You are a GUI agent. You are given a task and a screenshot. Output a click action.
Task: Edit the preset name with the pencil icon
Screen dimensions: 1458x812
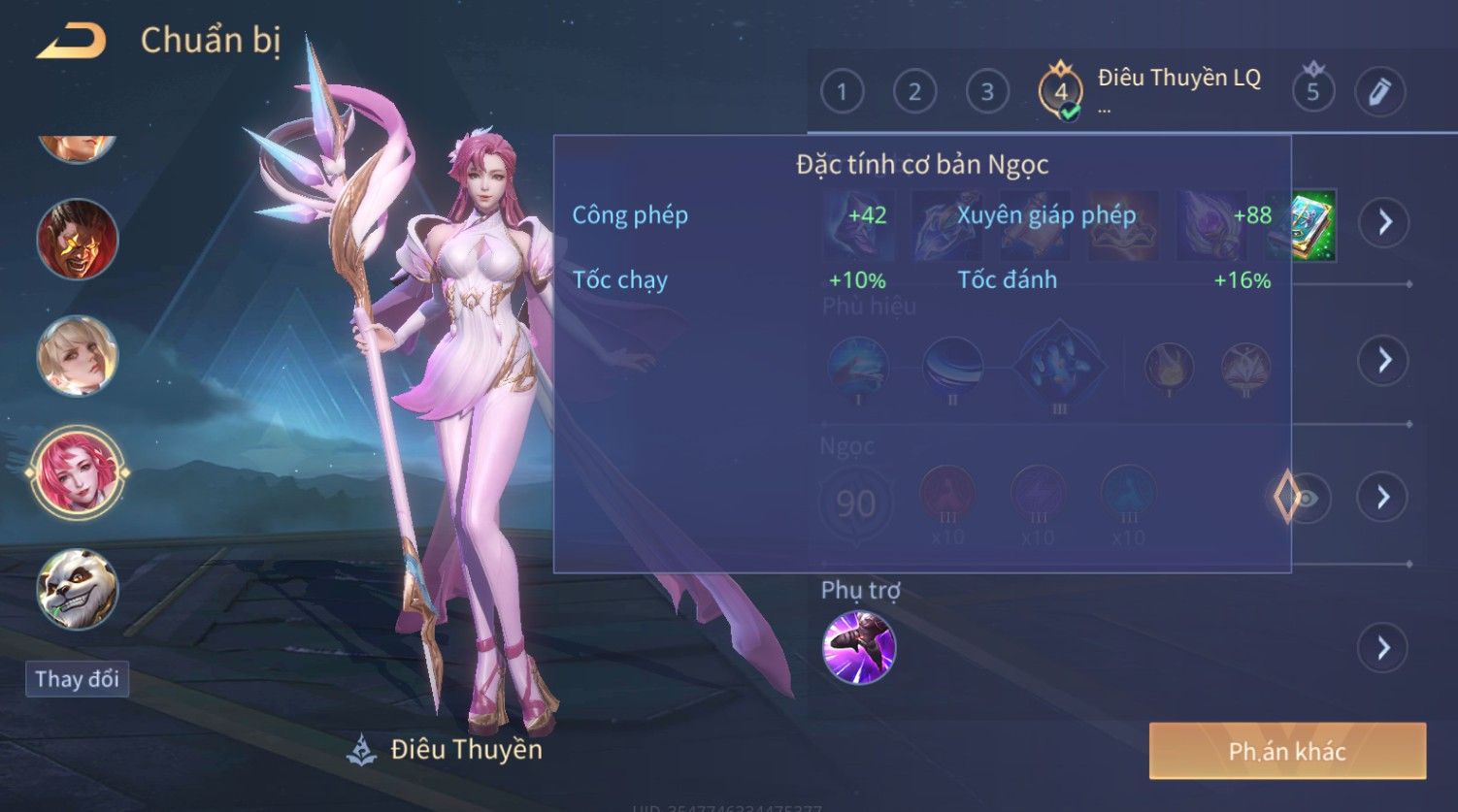point(1379,92)
